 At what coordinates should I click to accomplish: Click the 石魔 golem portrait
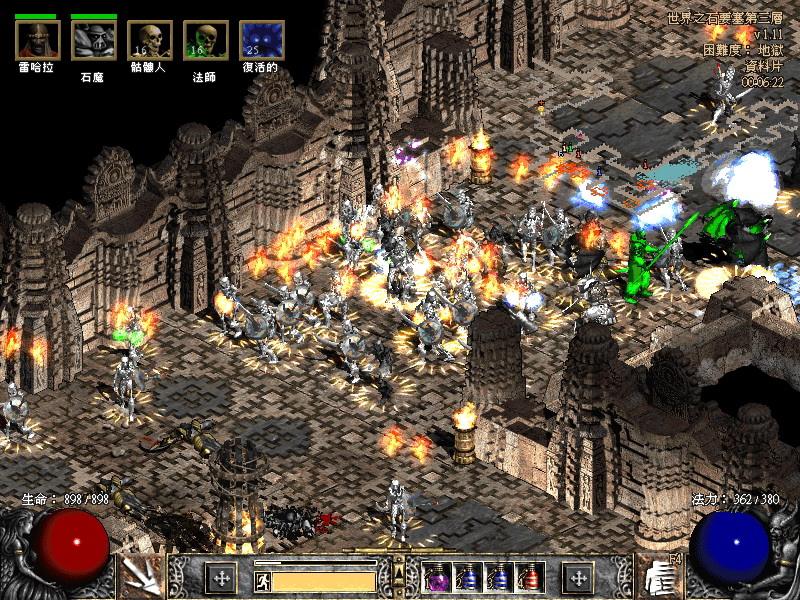pyautogui.click(x=93, y=40)
